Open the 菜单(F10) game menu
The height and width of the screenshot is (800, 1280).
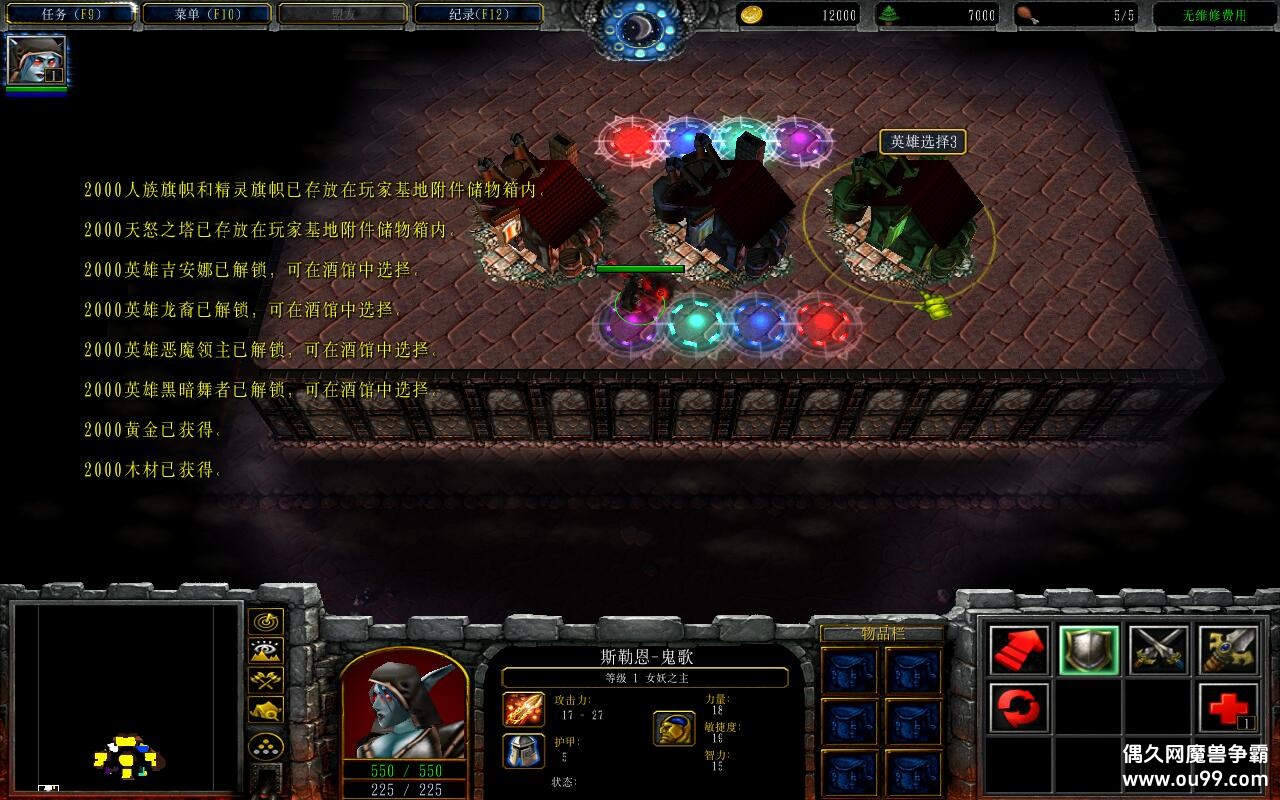(204, 14)
